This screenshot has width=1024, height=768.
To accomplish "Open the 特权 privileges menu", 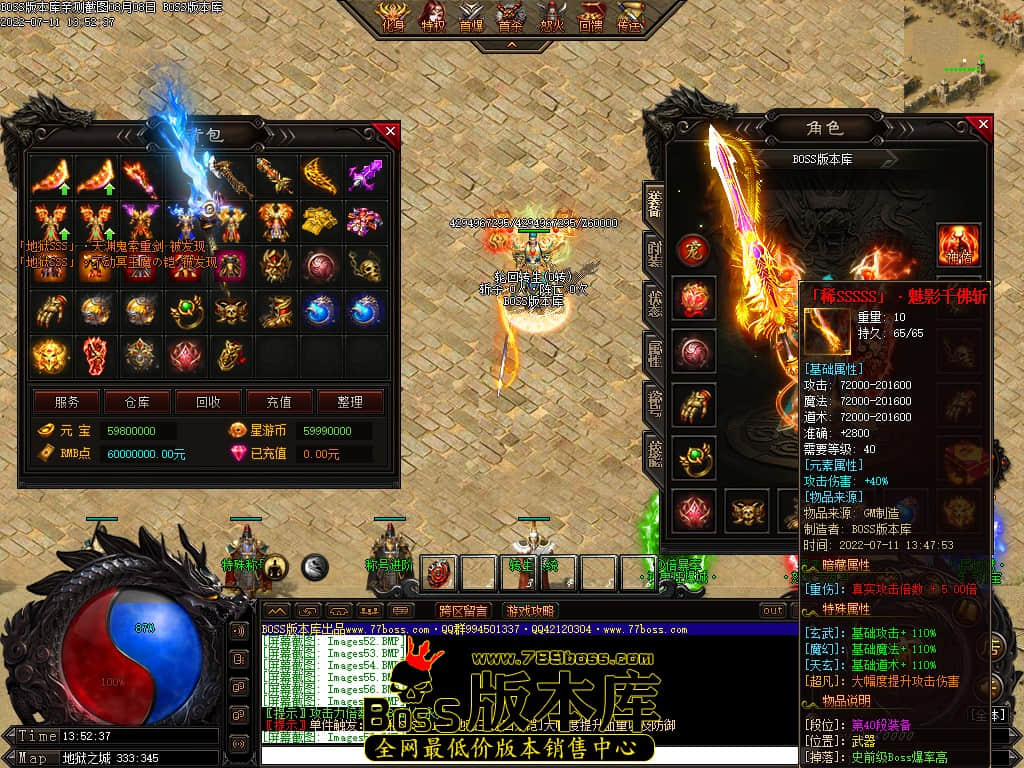I will (x=432, y=17).
